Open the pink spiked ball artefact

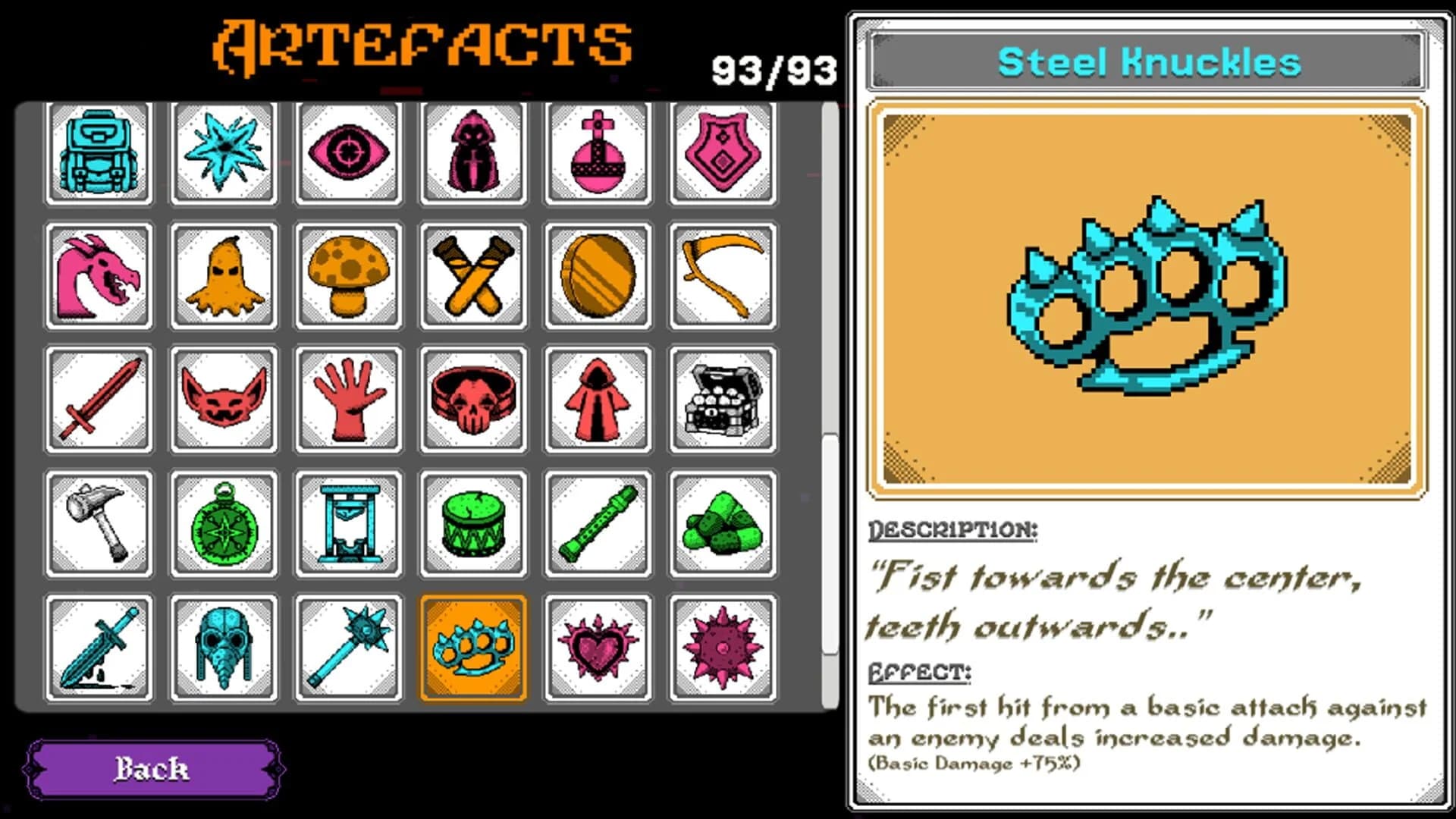pyautogui.click(x=722, y=651)
